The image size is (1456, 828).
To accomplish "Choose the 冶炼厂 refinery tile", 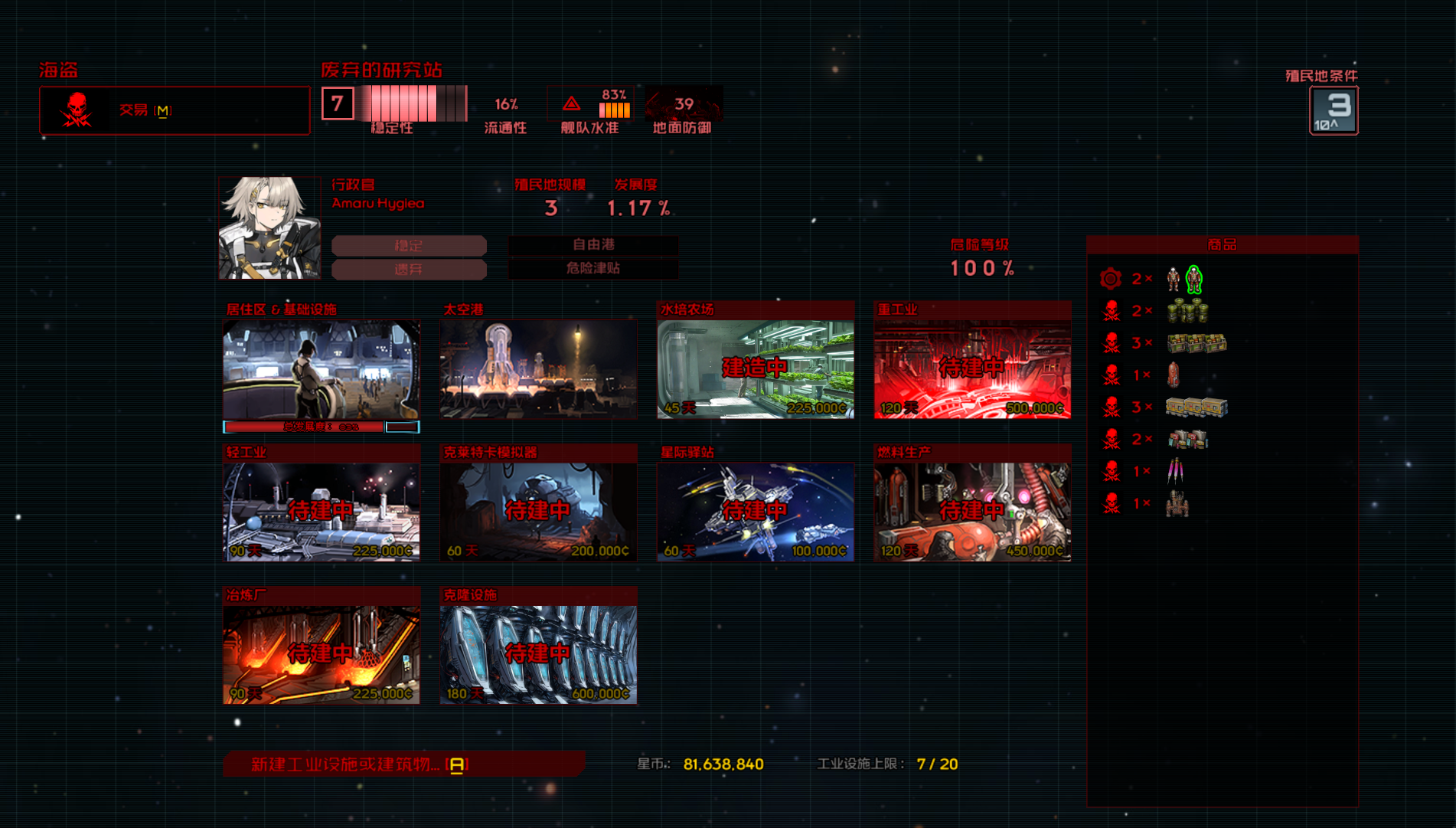I will coord(322,654).
